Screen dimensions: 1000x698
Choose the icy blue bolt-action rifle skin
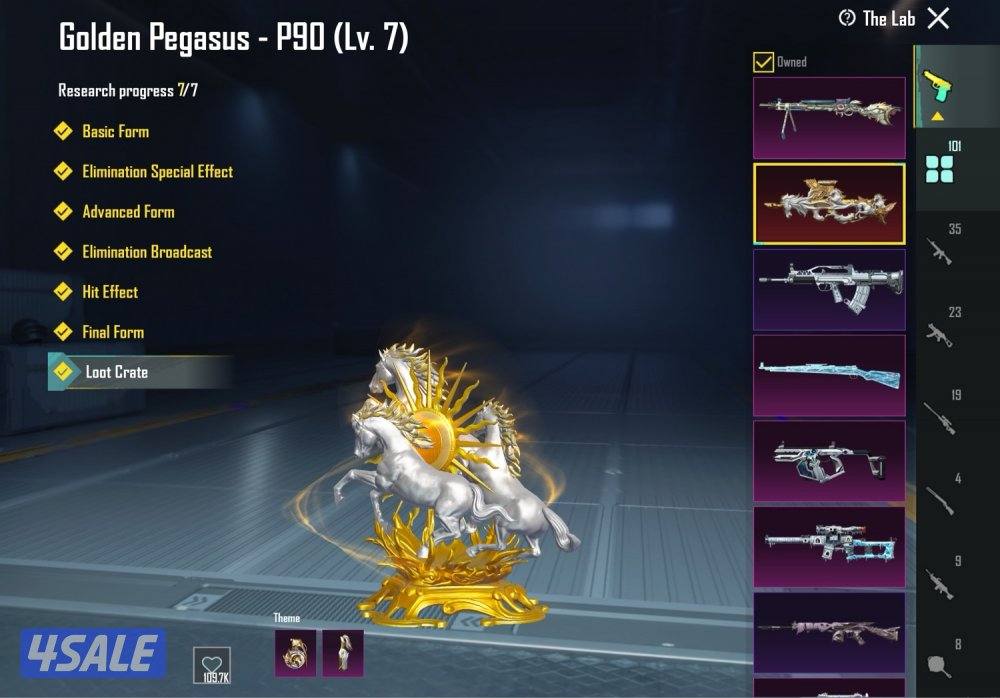pos(829,375)
